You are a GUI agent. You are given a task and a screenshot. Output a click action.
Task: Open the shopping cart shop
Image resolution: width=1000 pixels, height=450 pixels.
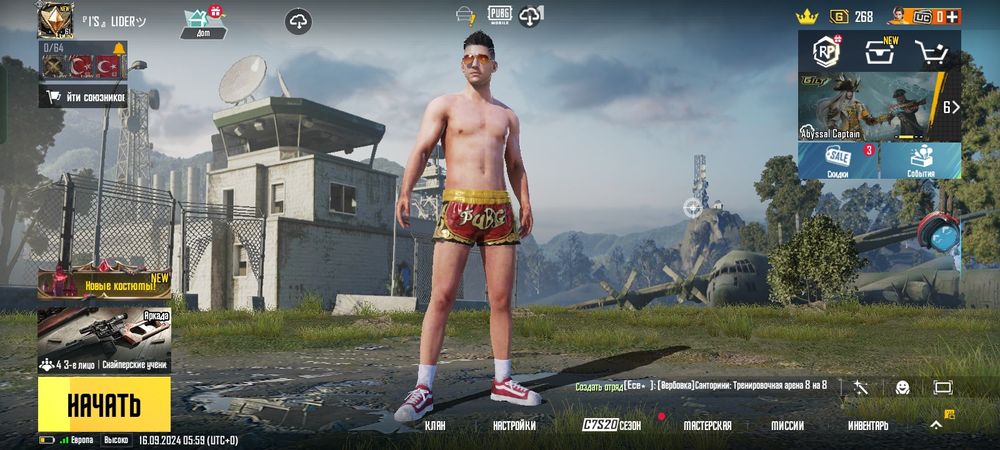pyautogui.click(x=932, y=51)
